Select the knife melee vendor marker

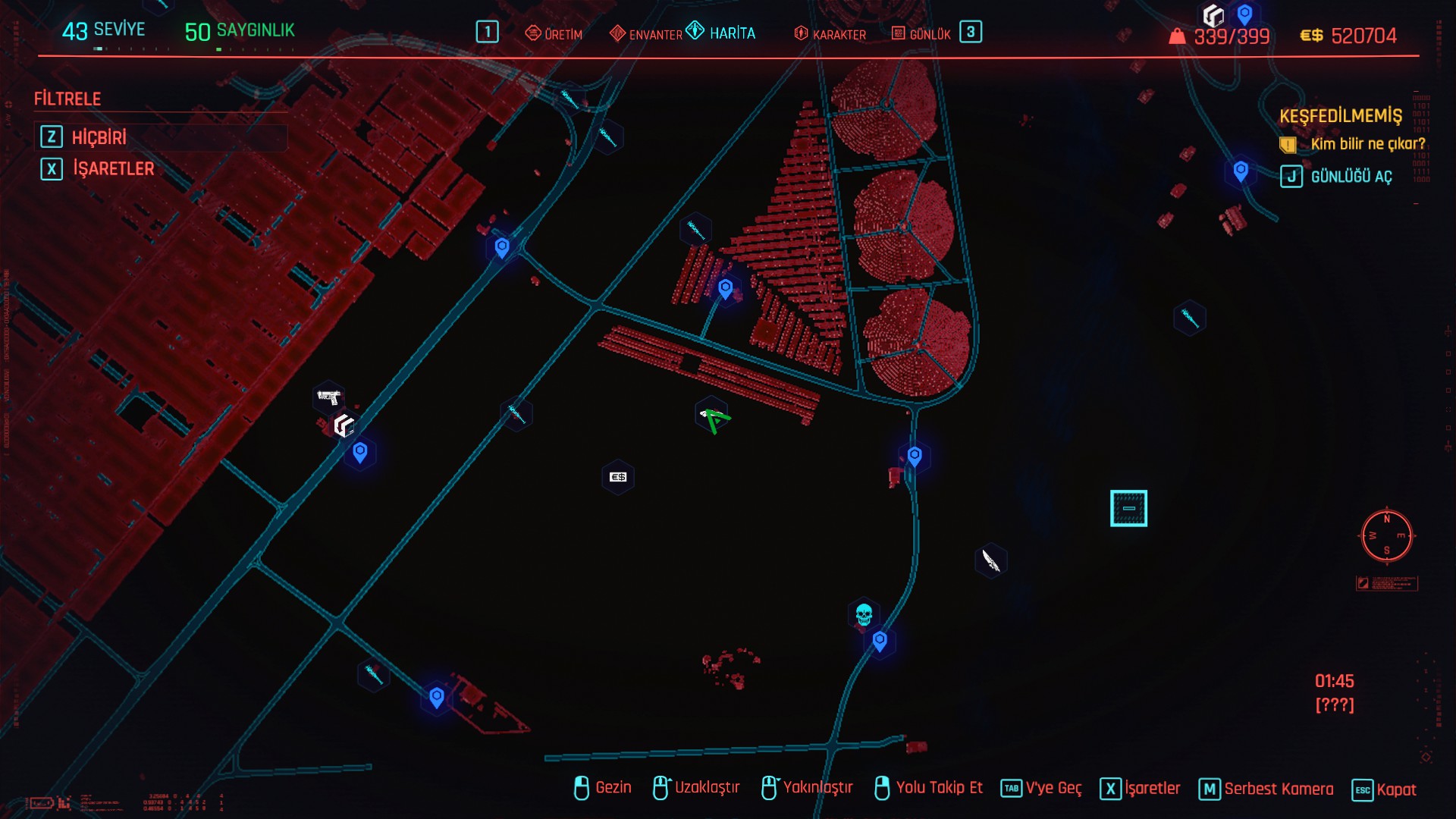[x=990, y=560]
